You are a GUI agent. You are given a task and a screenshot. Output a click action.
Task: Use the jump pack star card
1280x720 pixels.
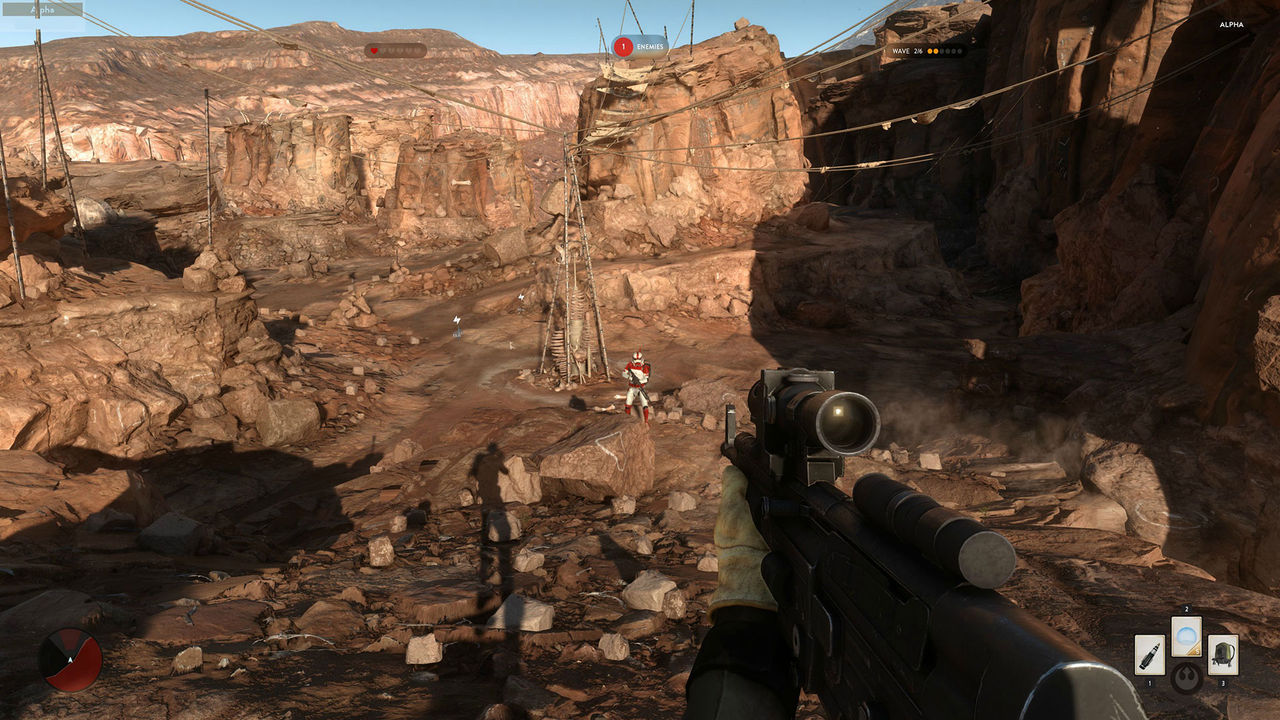coord(1222,654)
